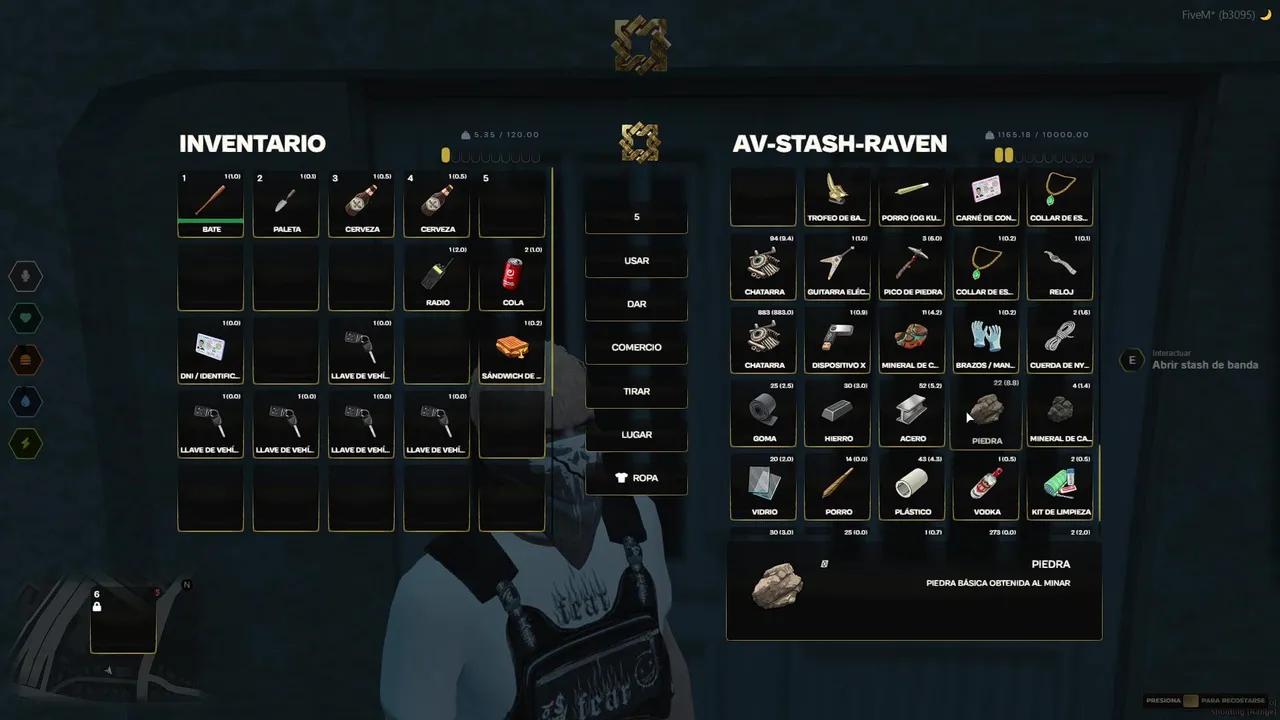Pick the PALETA inventory slot
The image size is (1280, 720).
tap(286, 204)
